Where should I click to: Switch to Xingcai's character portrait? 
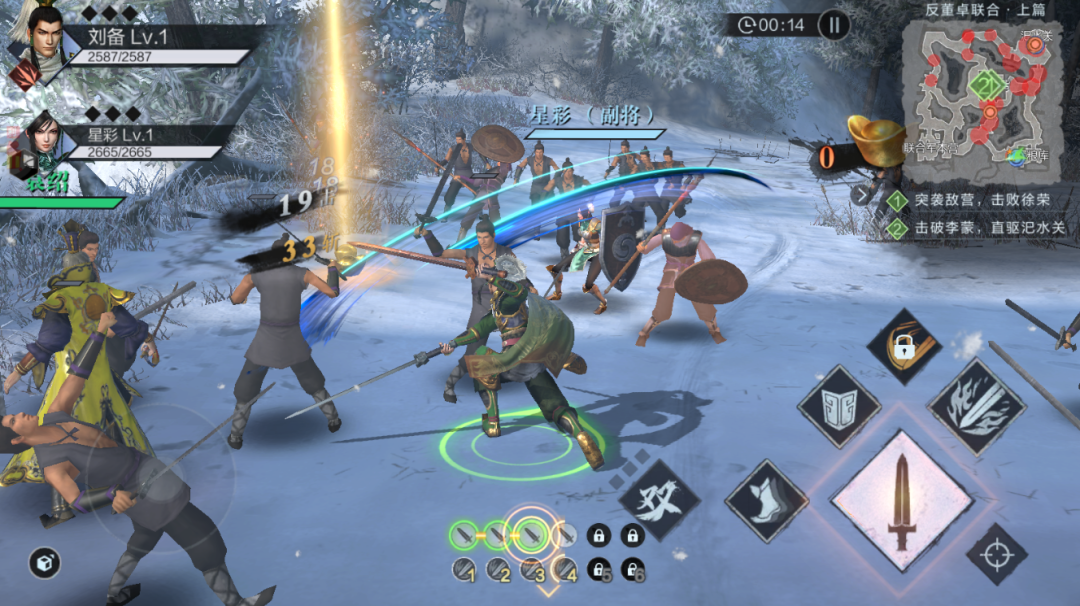(36, 142)
